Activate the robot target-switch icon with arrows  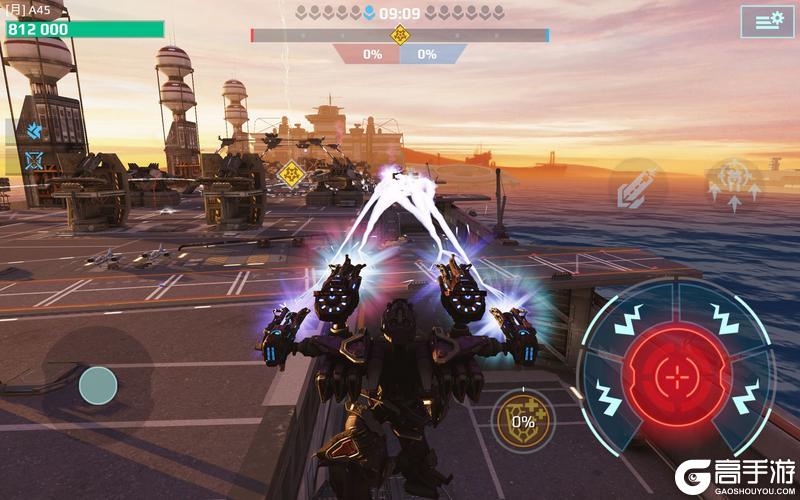[734, 185]
